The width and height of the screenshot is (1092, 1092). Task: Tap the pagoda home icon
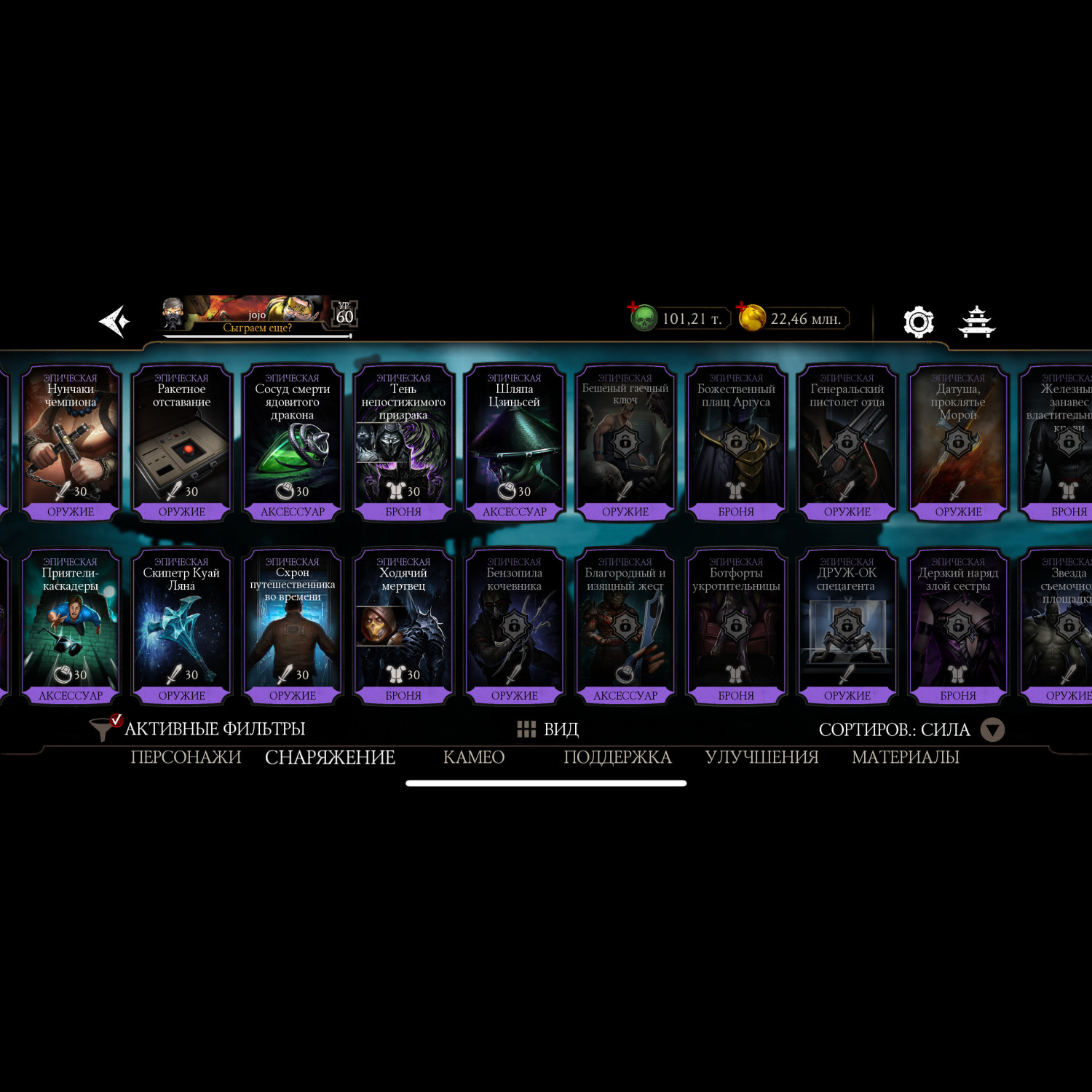(976, 321)
